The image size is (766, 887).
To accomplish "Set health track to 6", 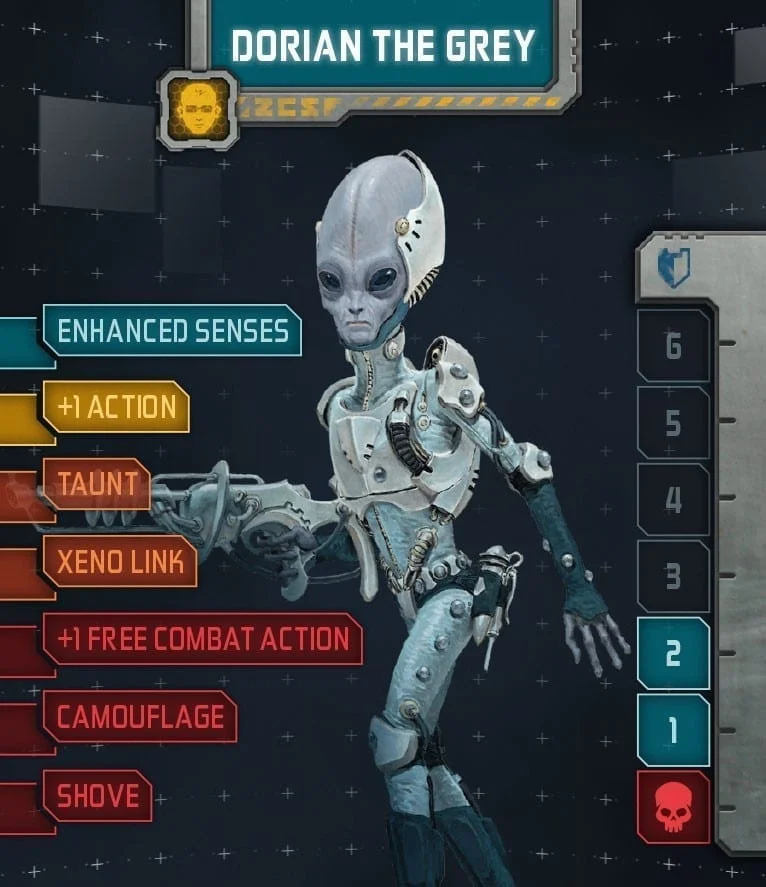I will (673, 346).
